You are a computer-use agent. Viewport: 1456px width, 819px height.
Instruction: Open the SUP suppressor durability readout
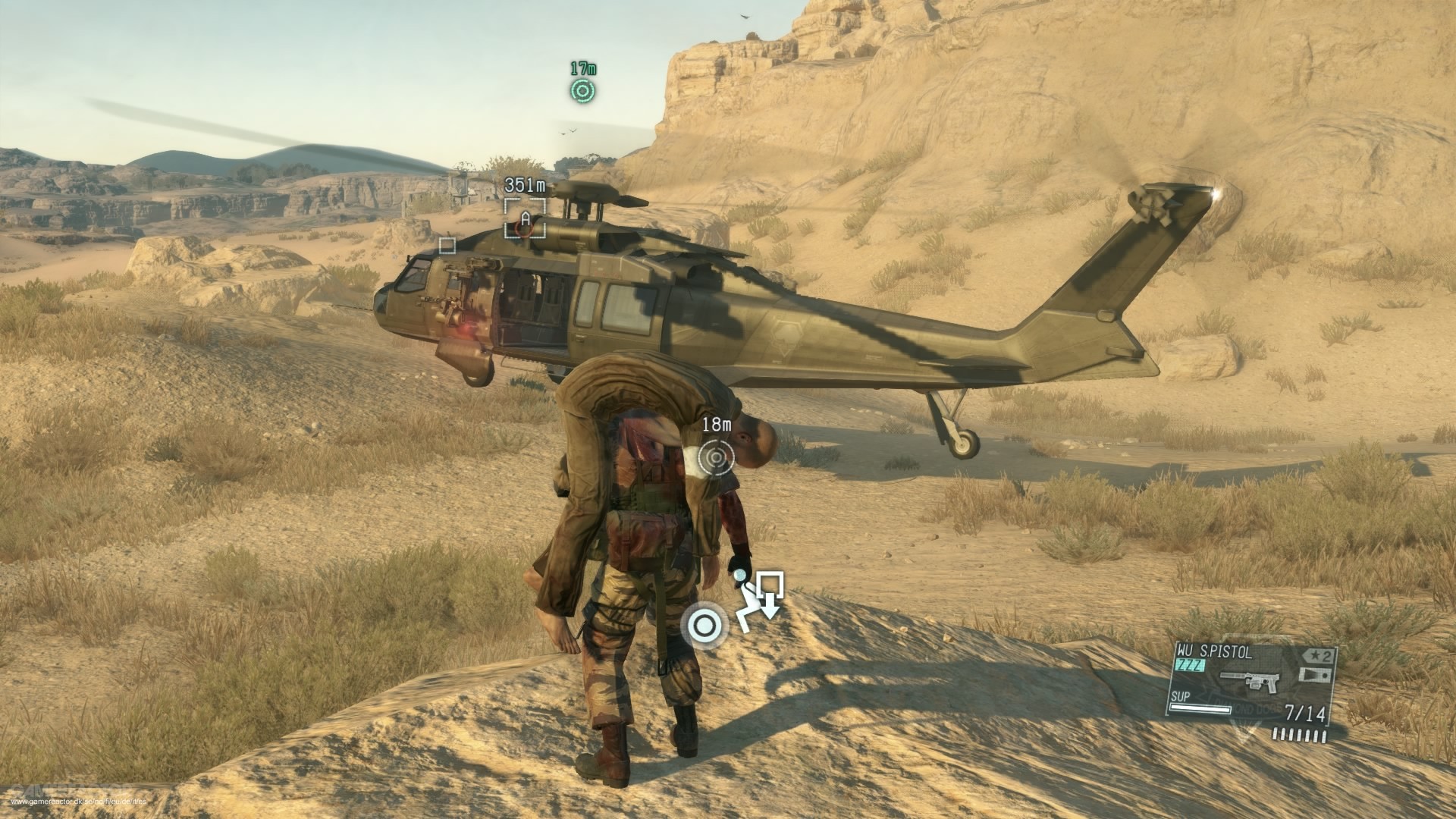click(x=1180, y=697)
